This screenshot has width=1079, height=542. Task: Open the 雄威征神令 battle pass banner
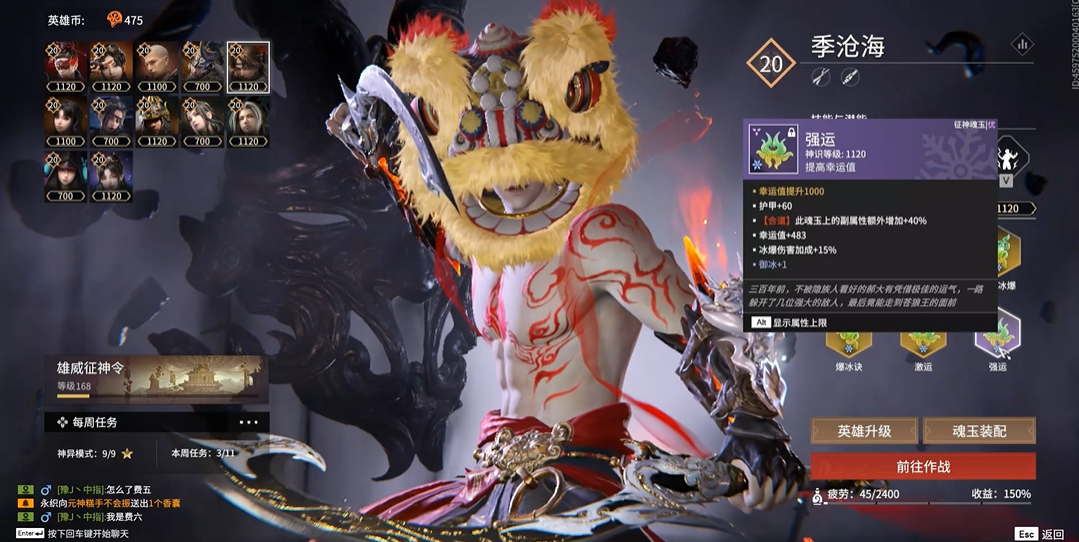click(x=156, y=377)
